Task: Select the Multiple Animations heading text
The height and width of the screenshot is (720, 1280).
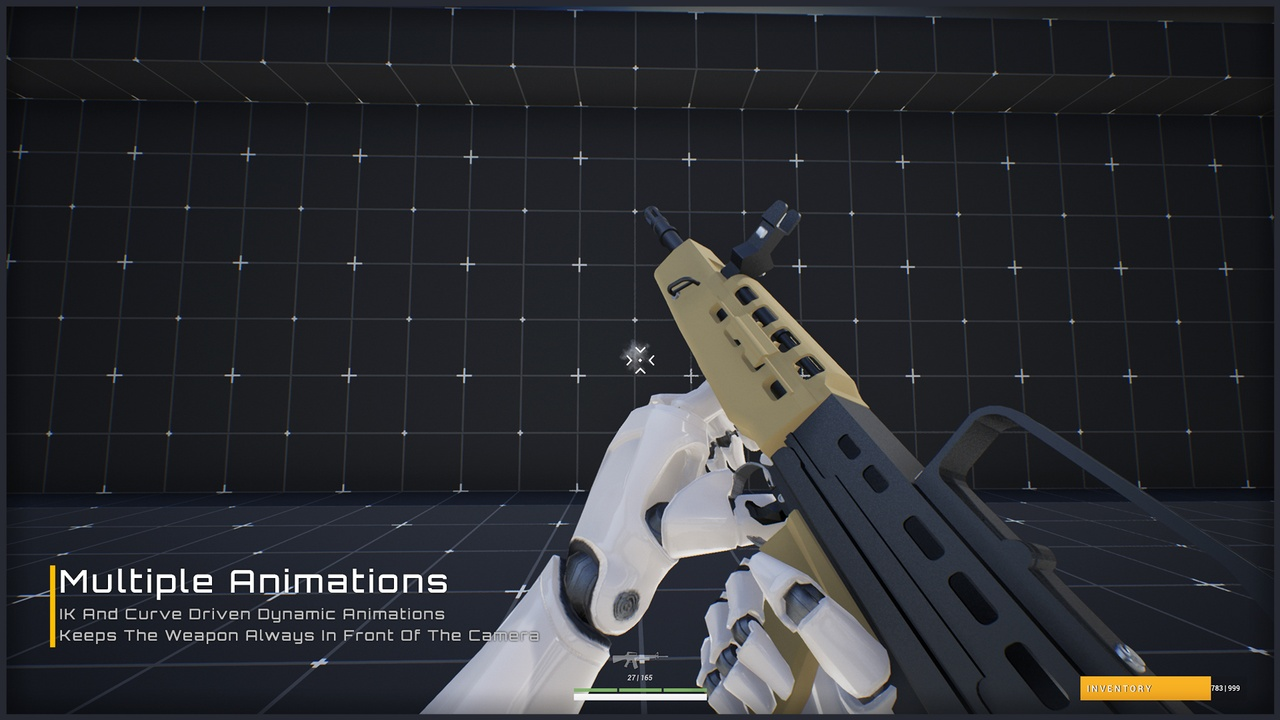Action: point(253,581)
